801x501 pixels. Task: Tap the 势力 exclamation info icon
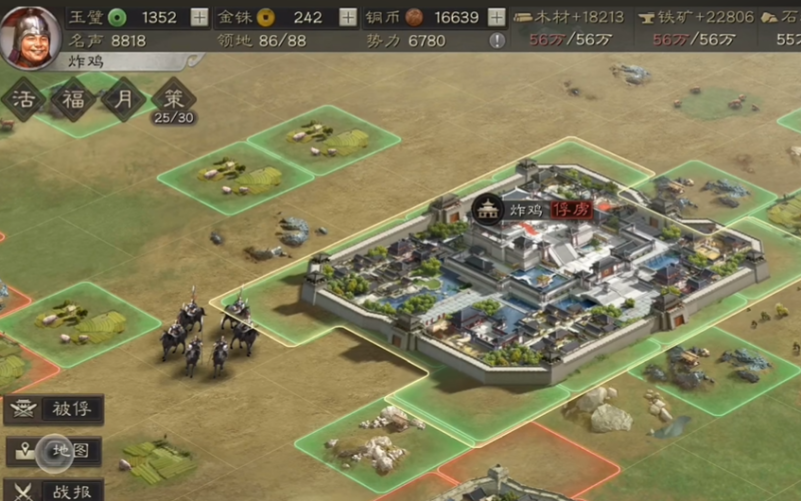[x=497, y=41]
